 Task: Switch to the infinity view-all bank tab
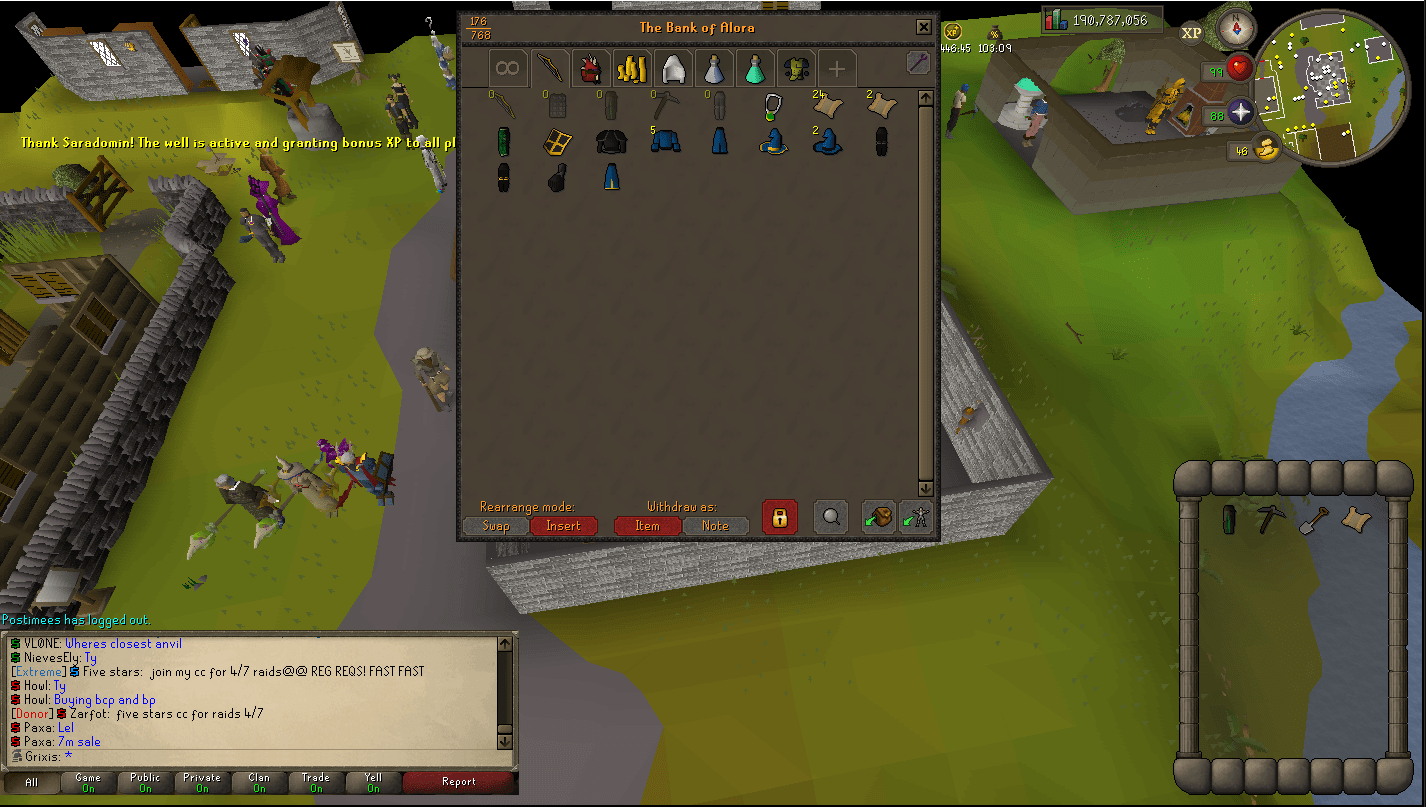tap(508, 67)
